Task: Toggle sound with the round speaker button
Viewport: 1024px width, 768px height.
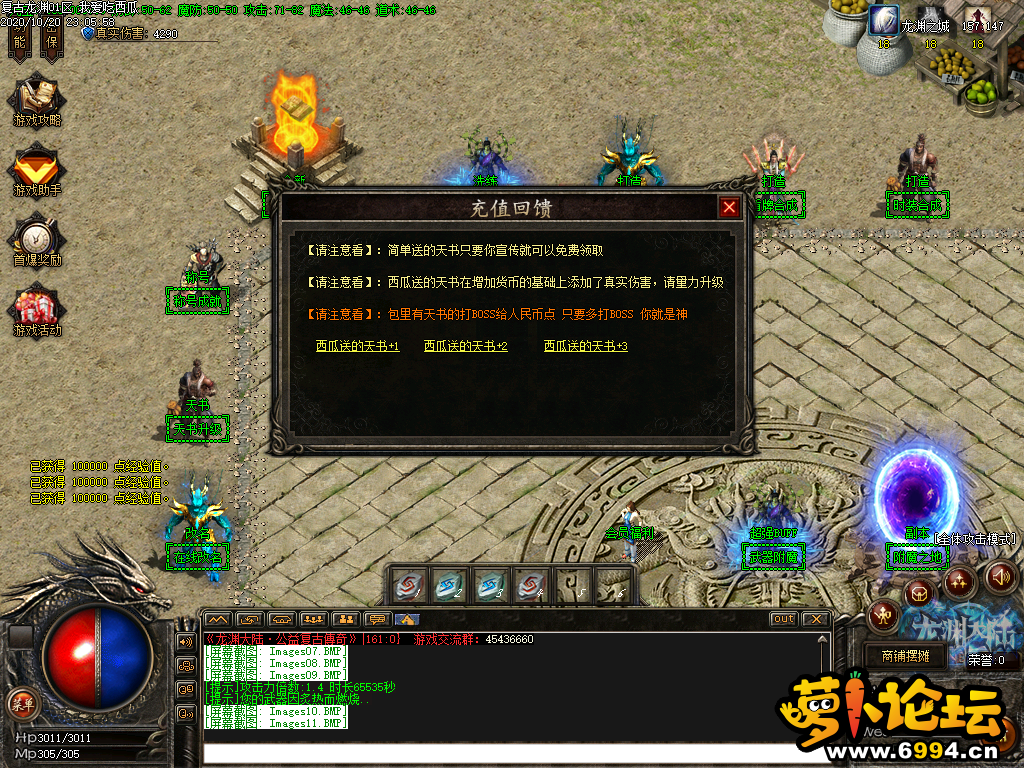Action: coord(1001,576)
